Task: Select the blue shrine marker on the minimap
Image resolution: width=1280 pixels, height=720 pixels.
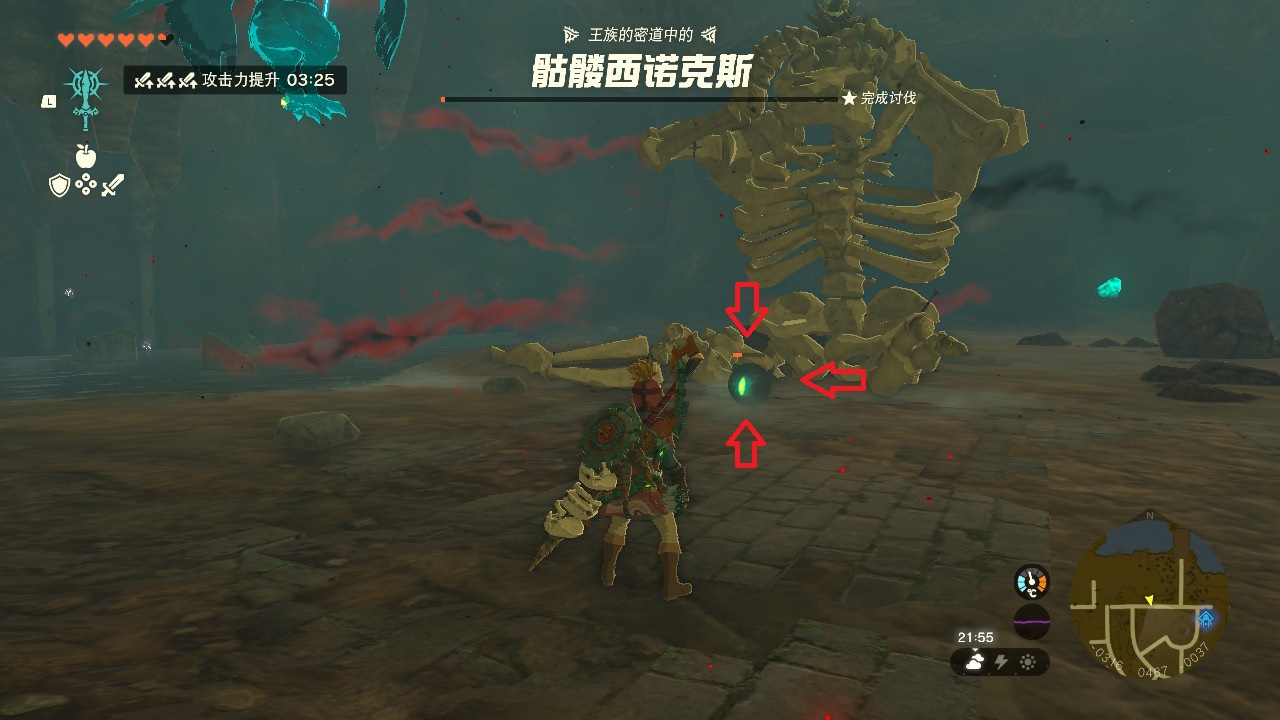Action: tap(1206, 619)
